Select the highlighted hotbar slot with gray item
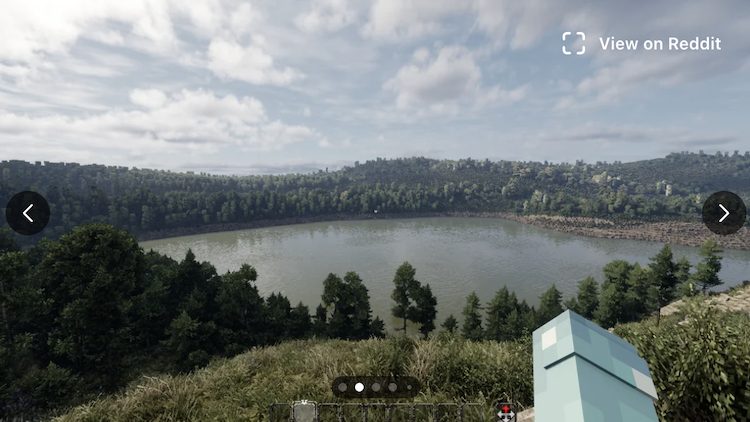750x422 pixels. pyautogui.click(x=304, y=411)
